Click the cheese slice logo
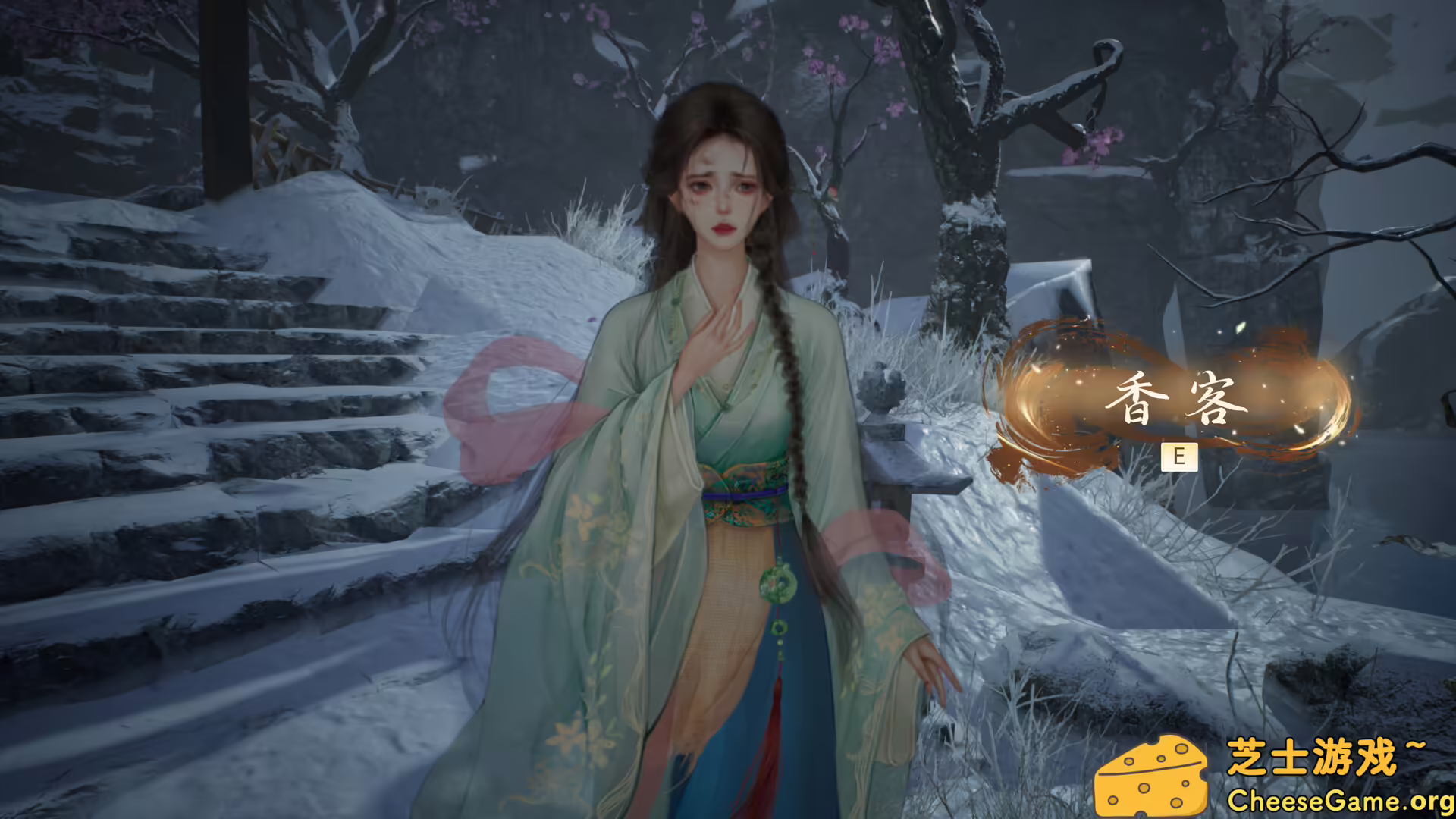 click(1151, 774)
